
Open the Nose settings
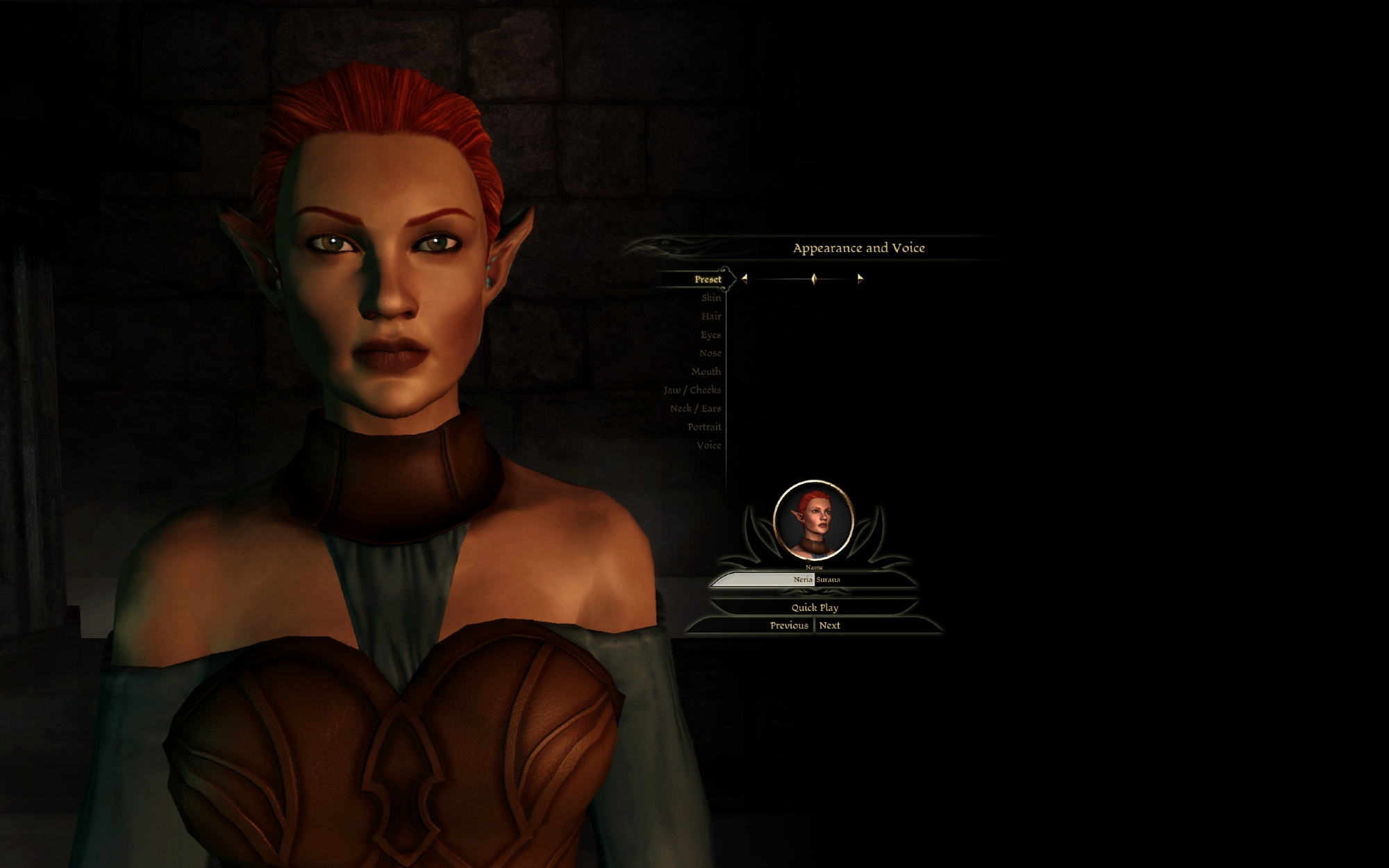710,353
